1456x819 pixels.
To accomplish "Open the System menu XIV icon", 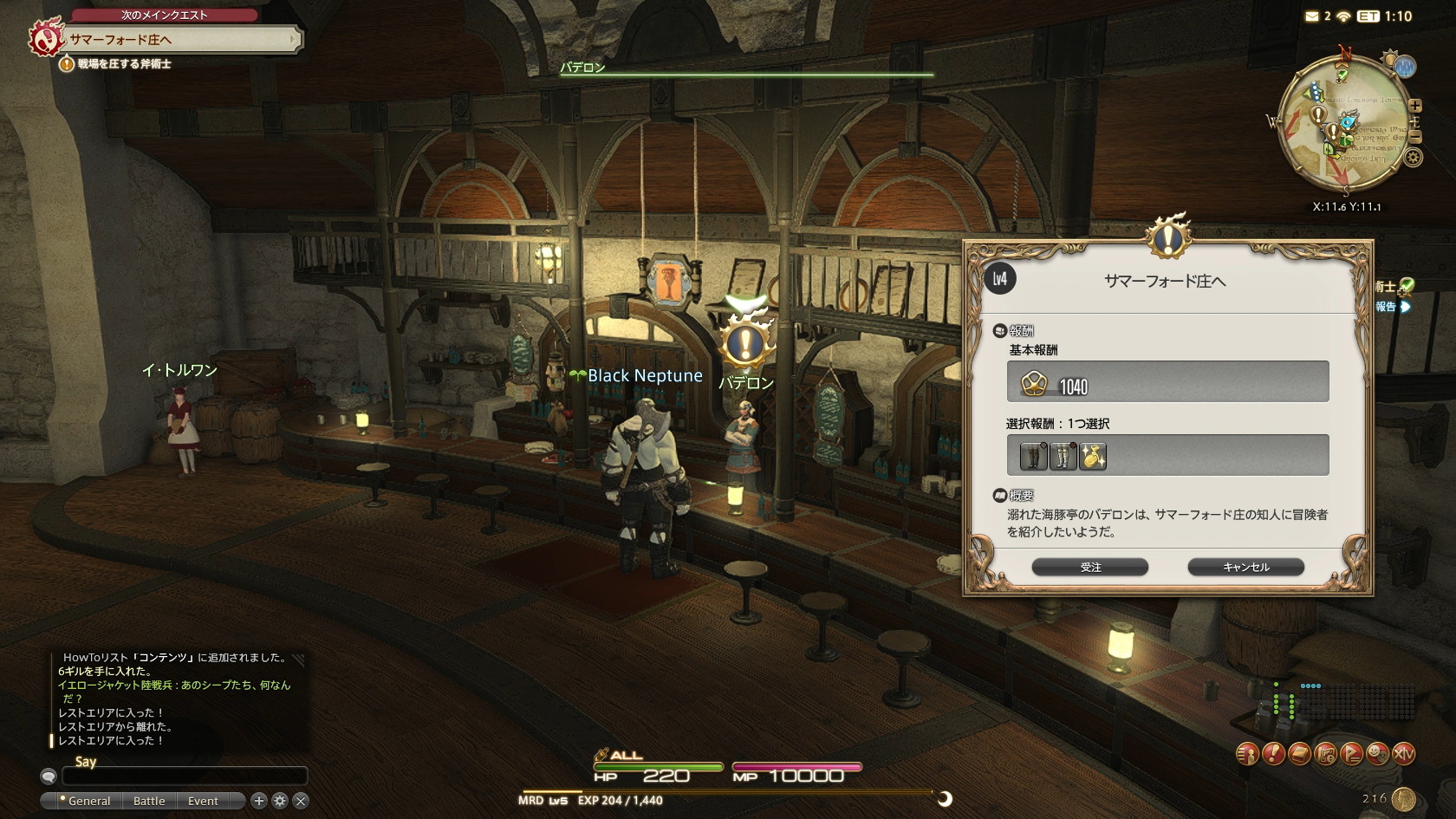I will 1403,754.
